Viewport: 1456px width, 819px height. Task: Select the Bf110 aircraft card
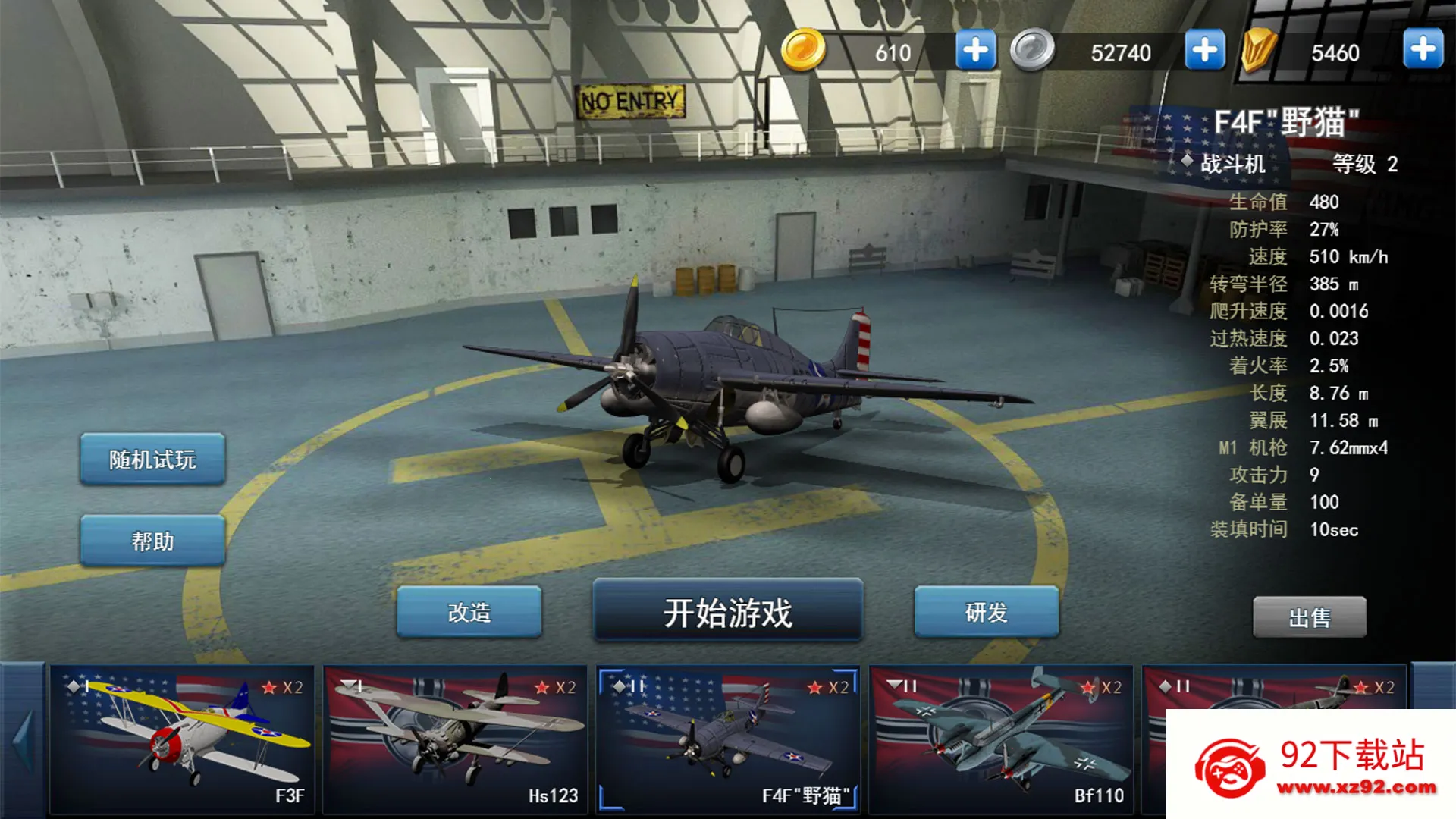[1001, 739]
